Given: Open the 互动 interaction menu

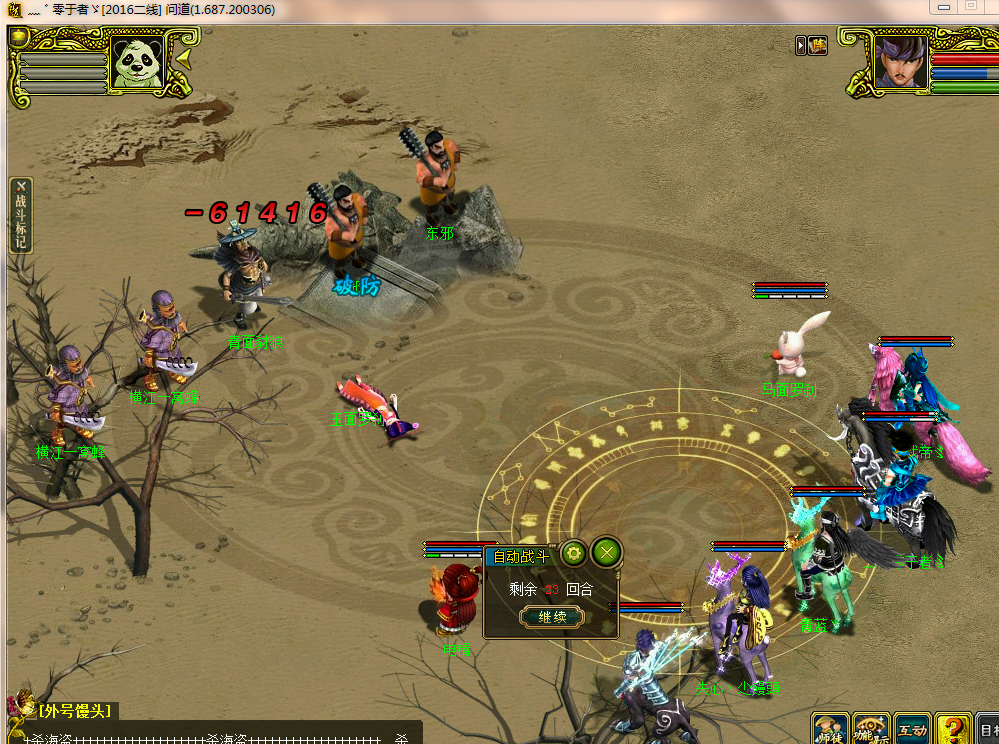Looking at the screenshot, I should pos(911,729).
